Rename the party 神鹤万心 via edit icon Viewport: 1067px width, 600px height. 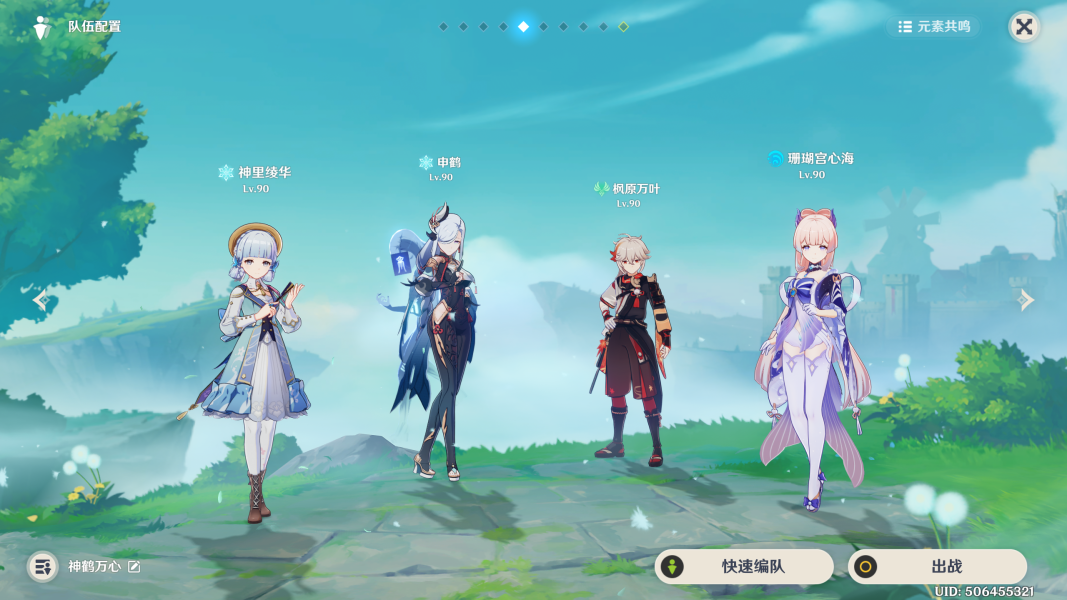[x=134, y=567]
